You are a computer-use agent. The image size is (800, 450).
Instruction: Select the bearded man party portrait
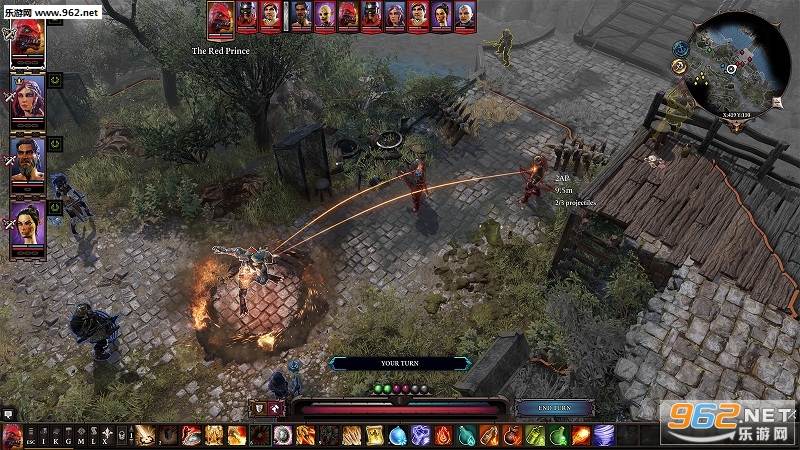click(27, 160)
